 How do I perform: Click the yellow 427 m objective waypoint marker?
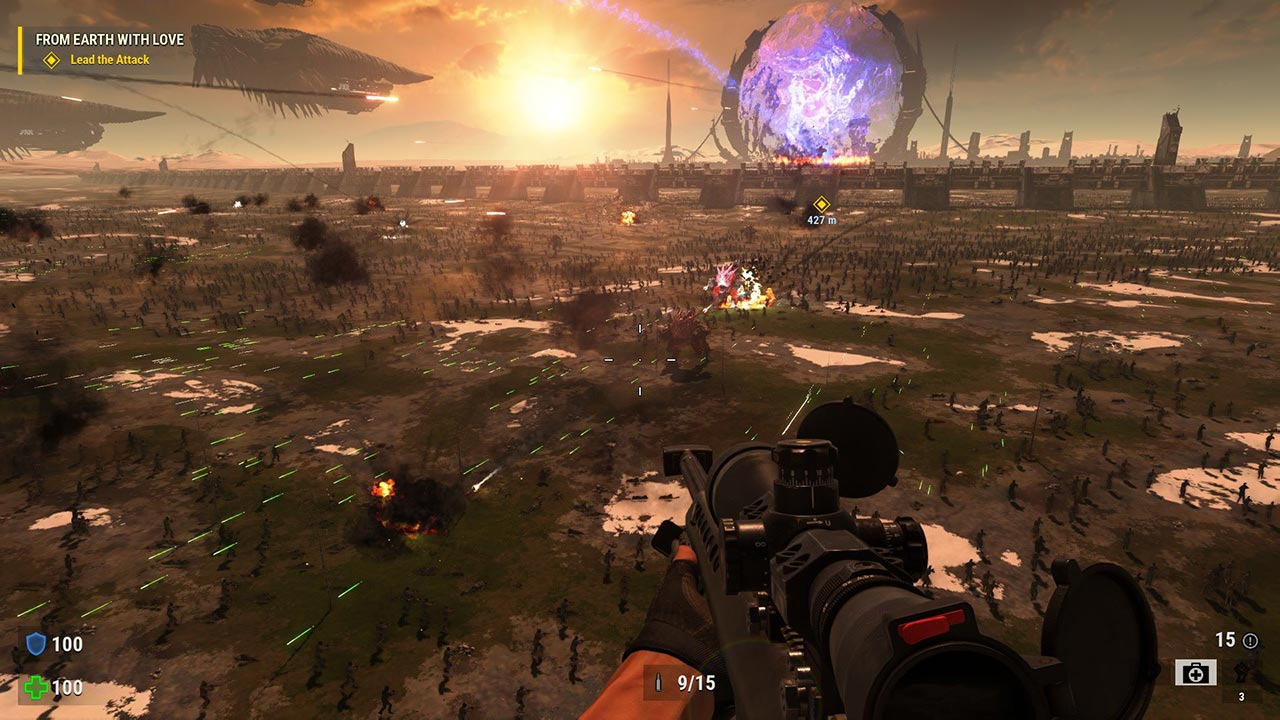point(821,204)
